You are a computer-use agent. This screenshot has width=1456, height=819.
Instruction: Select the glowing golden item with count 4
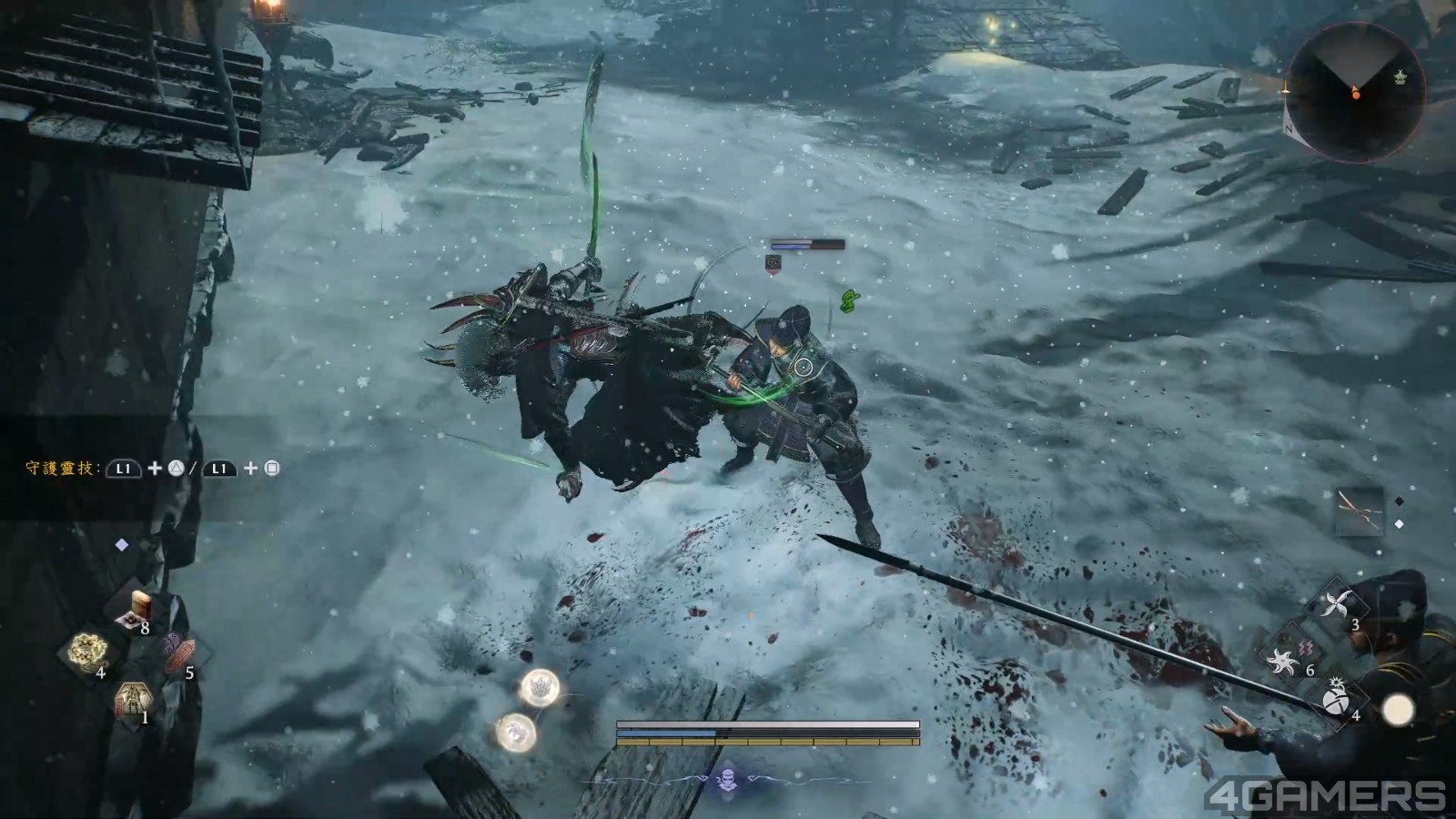pos(89,651)
